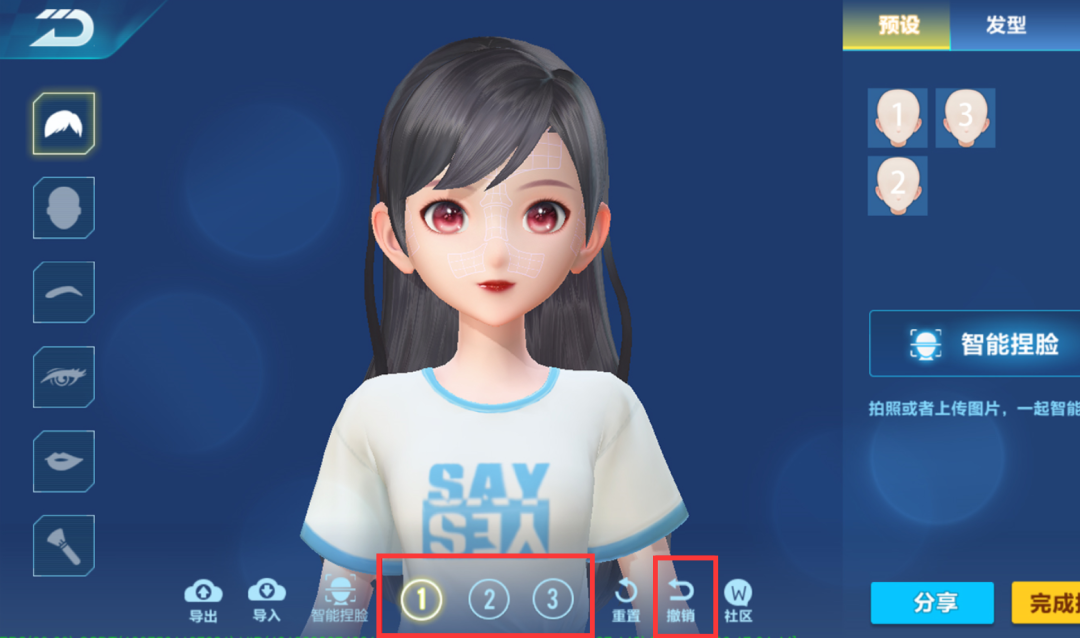Click the 导出 export icon
The image size is (1080, 638).
(x=203, y=598)
